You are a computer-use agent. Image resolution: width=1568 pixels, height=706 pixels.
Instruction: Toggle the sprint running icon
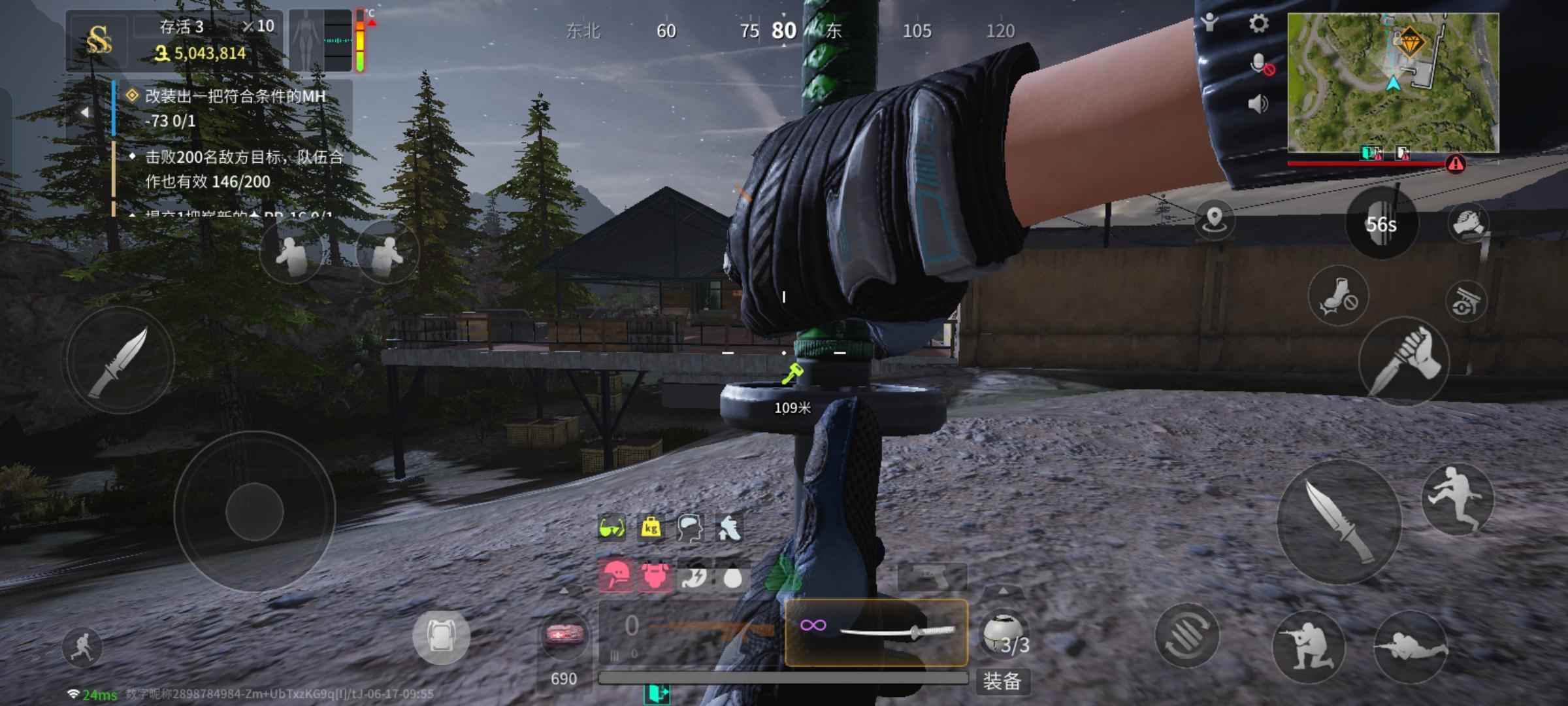(x=83, y=646)
